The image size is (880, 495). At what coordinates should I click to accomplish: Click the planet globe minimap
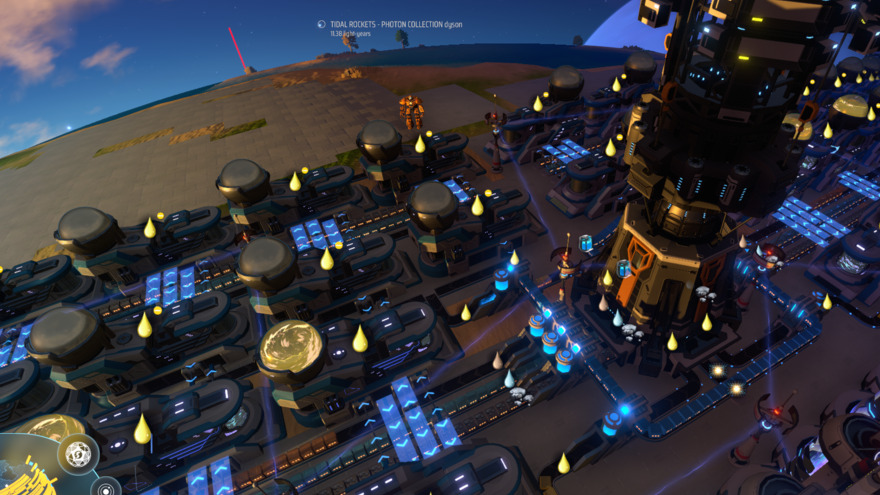25,470
